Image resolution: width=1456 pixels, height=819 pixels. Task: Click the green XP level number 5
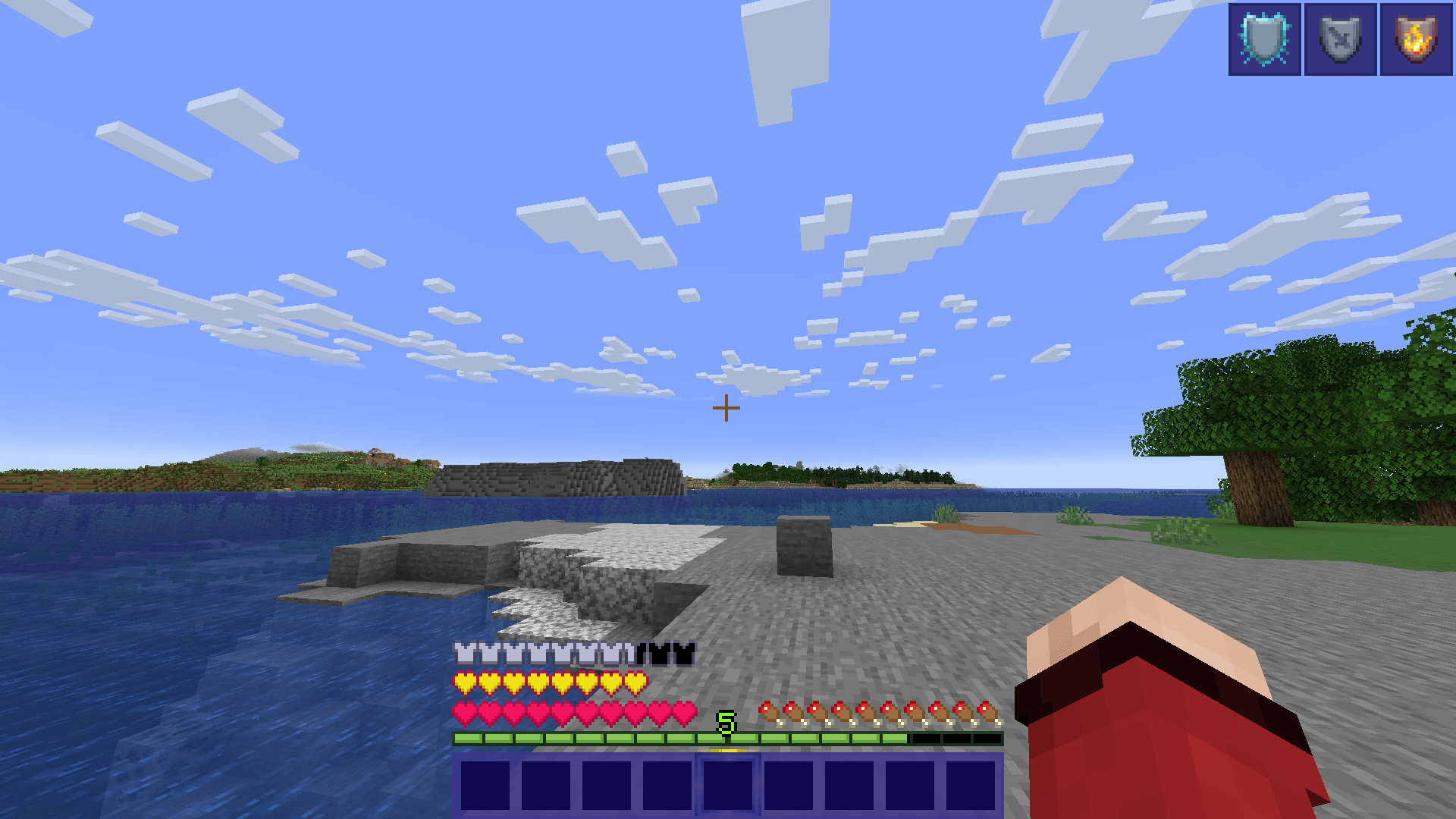click(725, 723)
